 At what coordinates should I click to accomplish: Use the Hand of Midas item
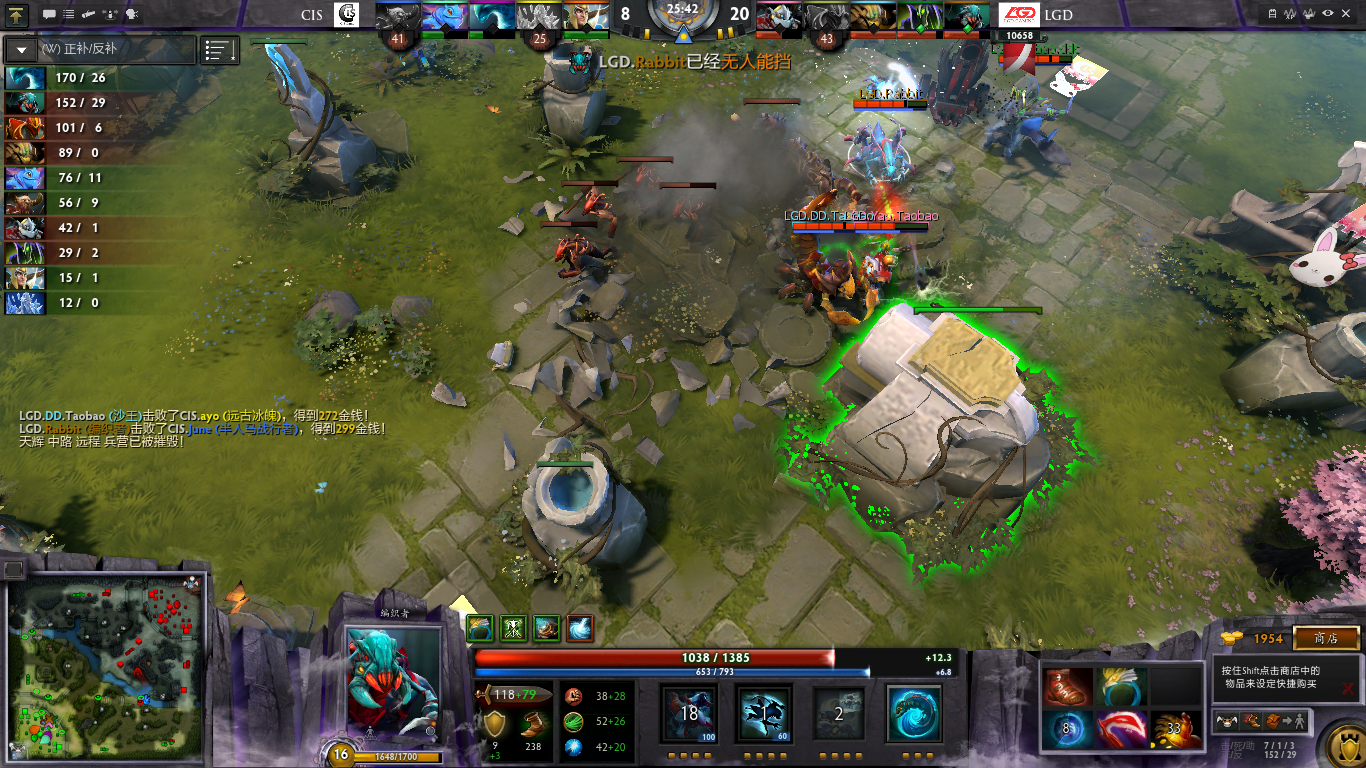tap(1174, 730)
